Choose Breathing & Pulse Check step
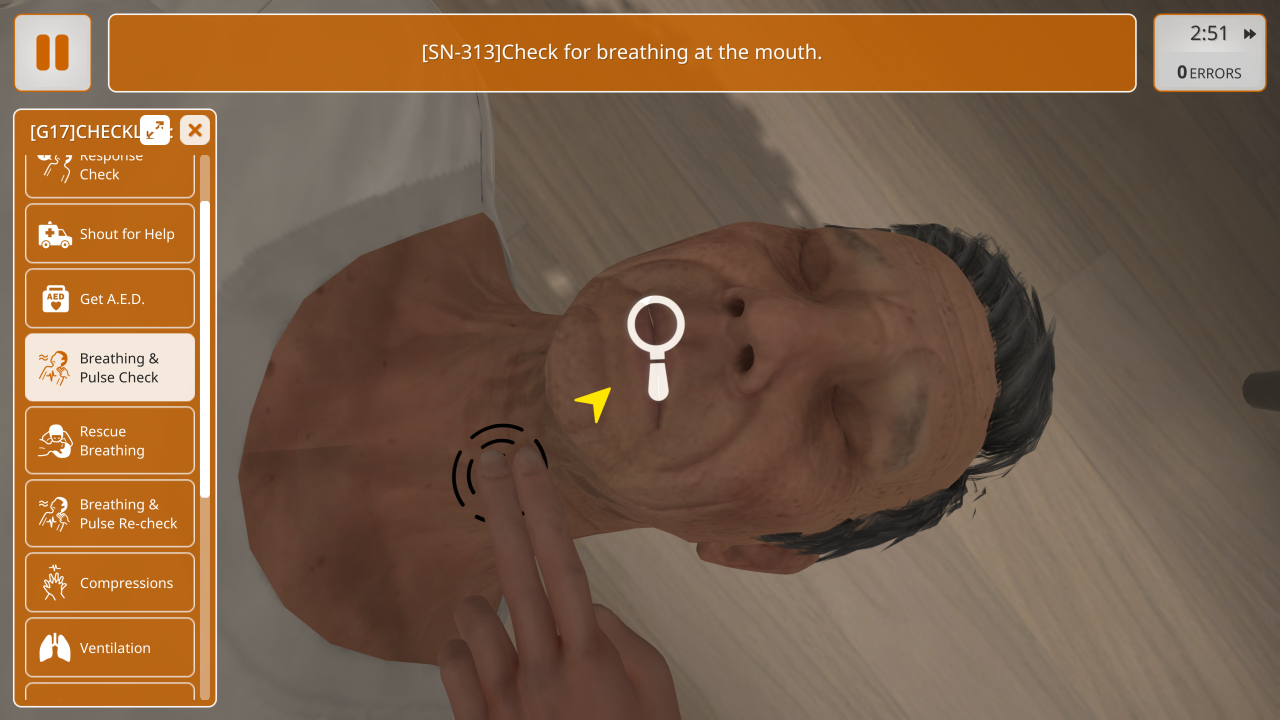This screenshot has width=1280, height=720. [x=110, y=368]
